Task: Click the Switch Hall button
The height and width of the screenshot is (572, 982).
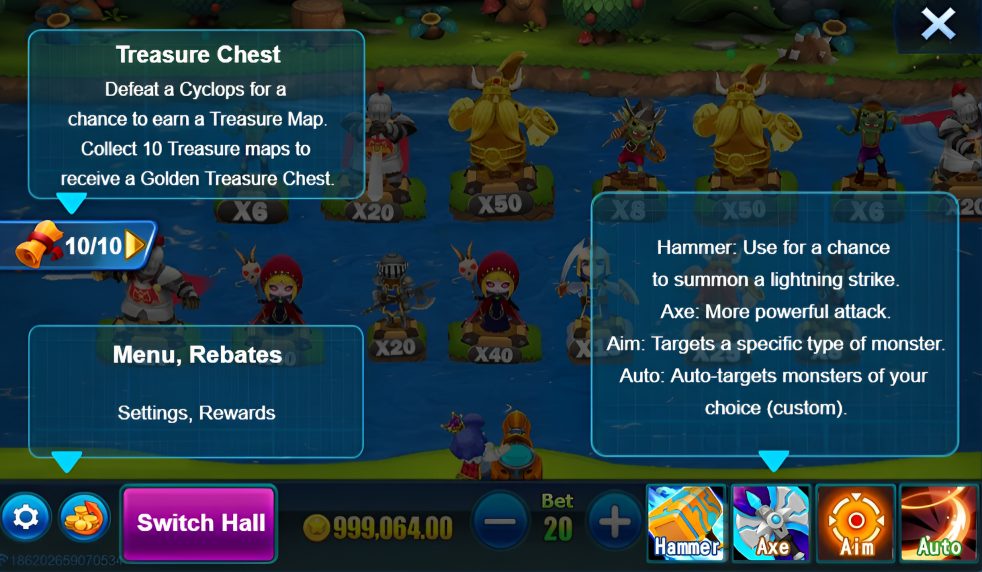Action: pos(200,522)
